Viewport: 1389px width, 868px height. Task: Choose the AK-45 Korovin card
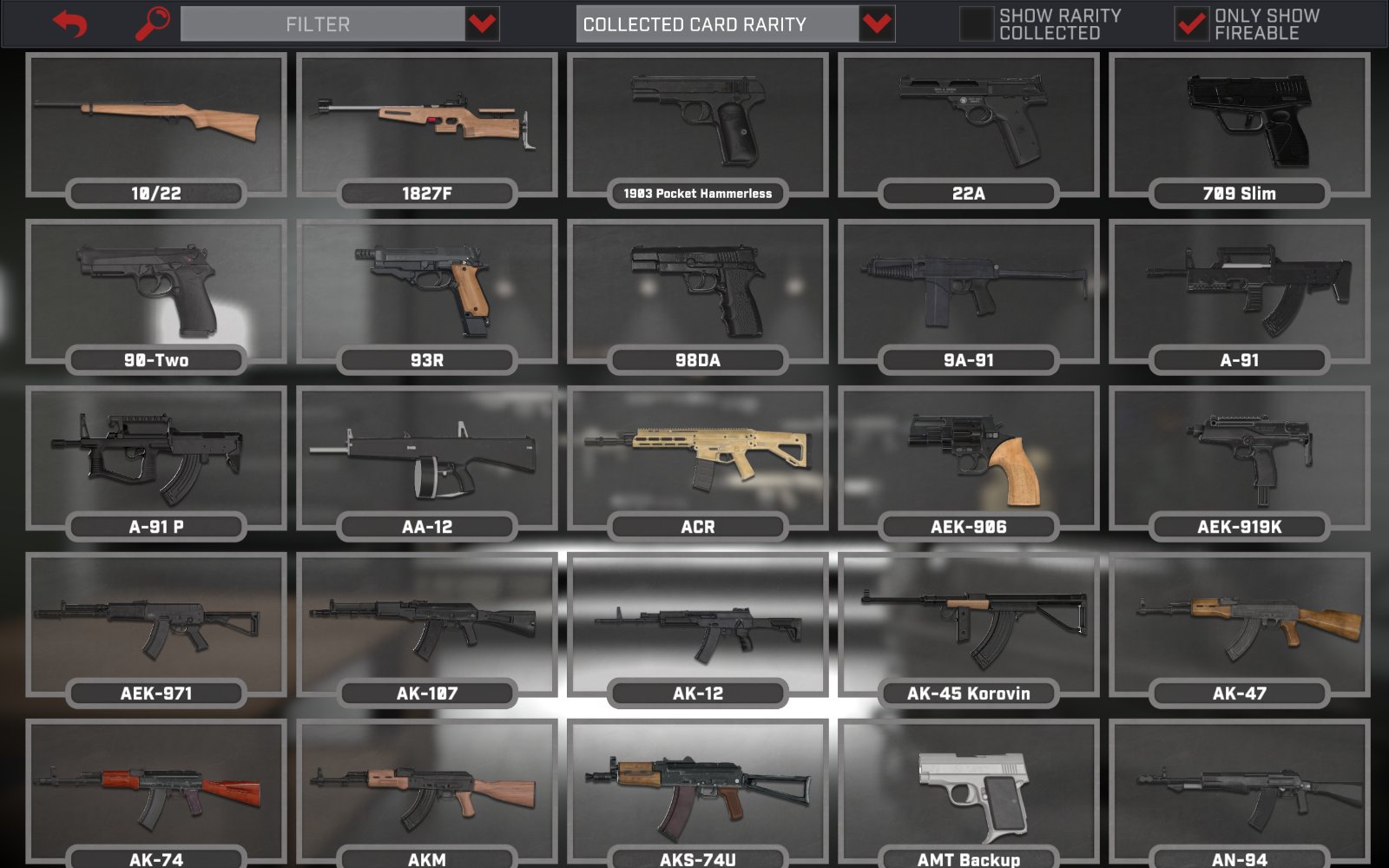click(x=969, y=626)
